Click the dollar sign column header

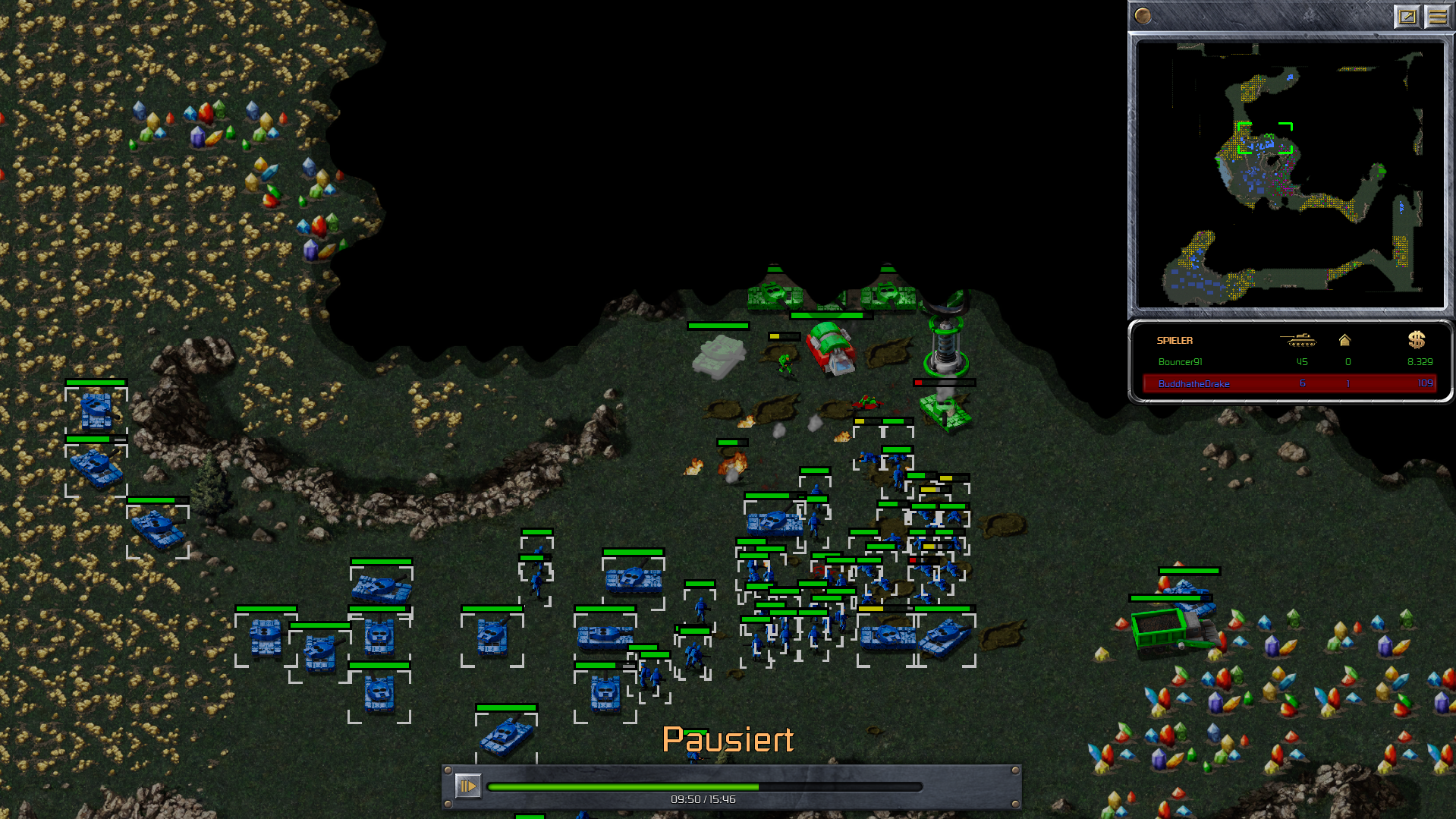coord(1416,340)
